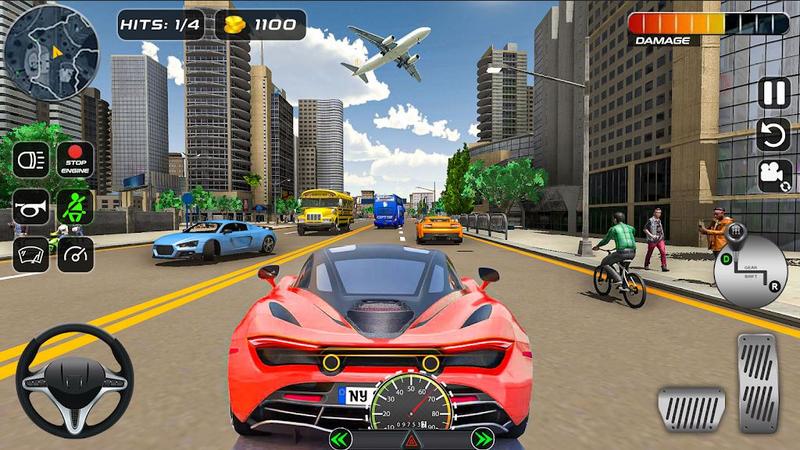Pause the game
The height and width of the screenshot is (450, 800).
pos(773,93)
